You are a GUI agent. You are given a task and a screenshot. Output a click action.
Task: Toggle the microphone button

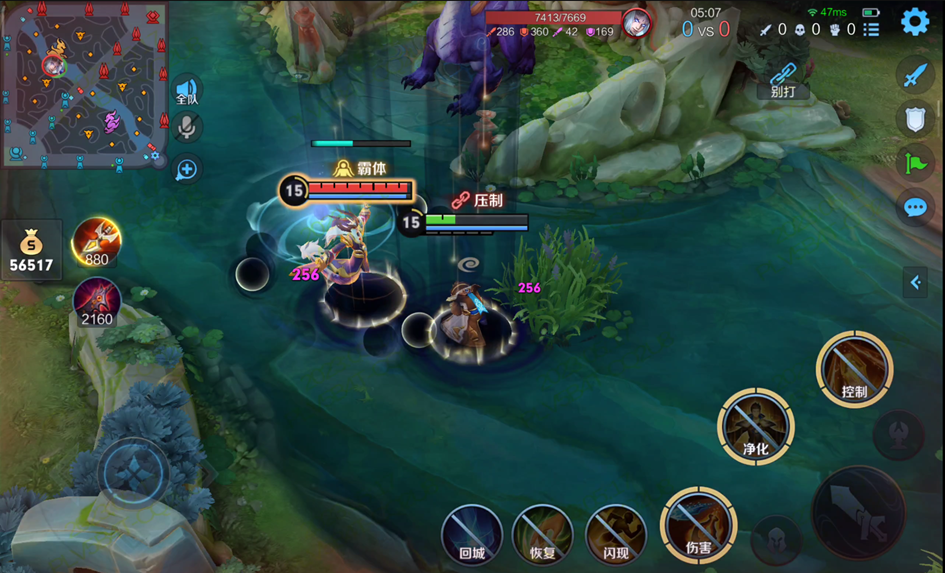(186, 127)
